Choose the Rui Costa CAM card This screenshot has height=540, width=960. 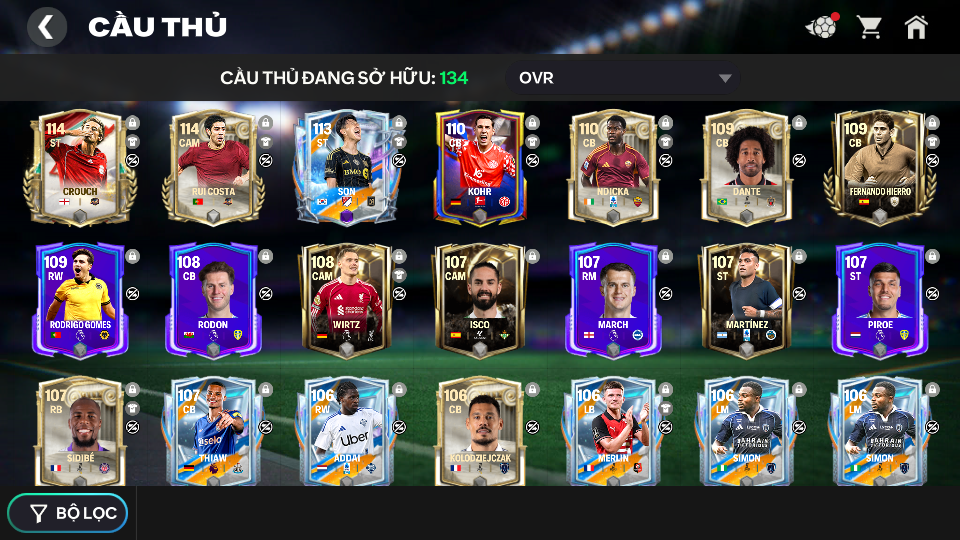(213, 167)
